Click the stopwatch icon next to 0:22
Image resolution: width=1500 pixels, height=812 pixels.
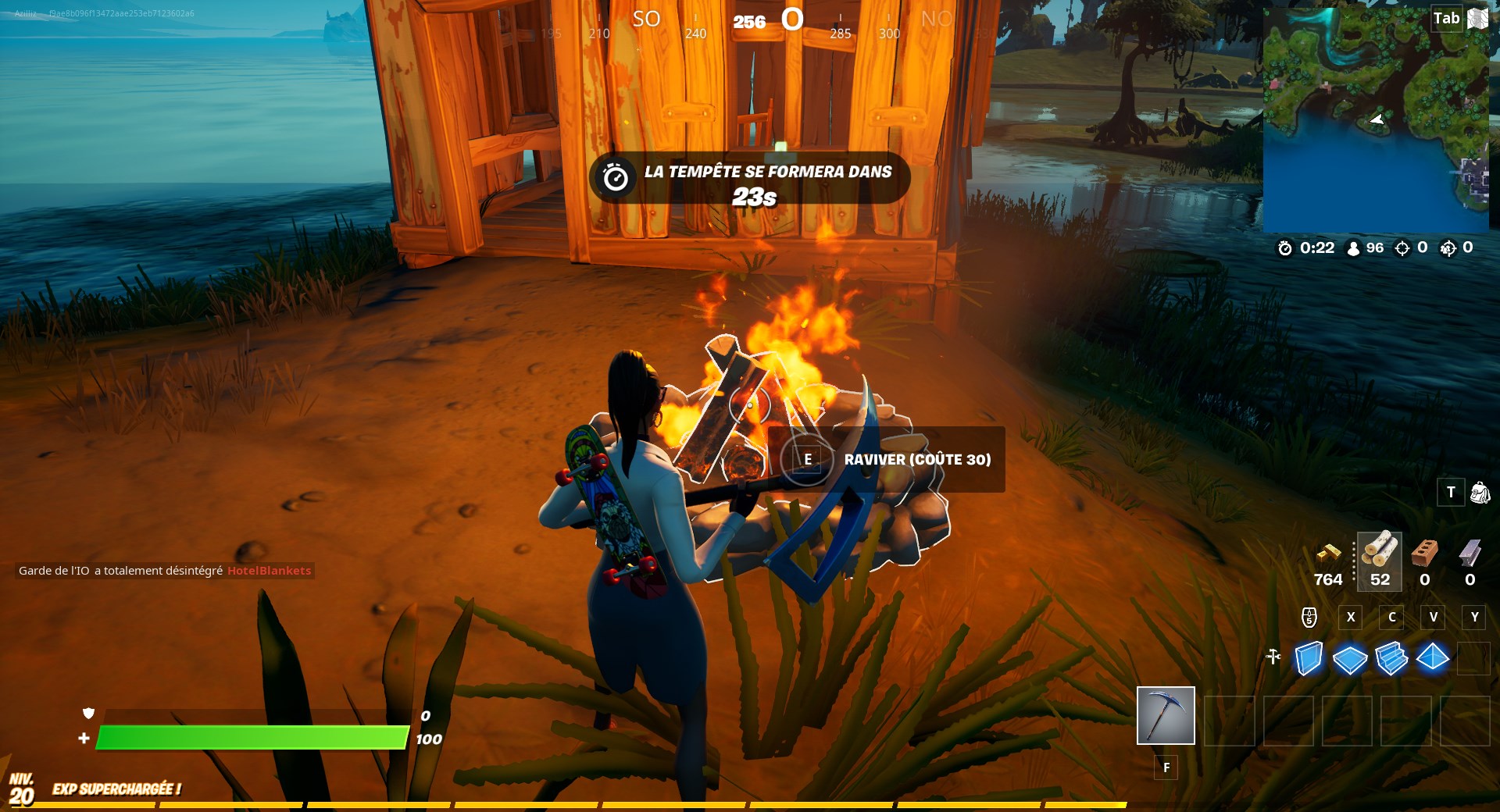pos(1284,248)
